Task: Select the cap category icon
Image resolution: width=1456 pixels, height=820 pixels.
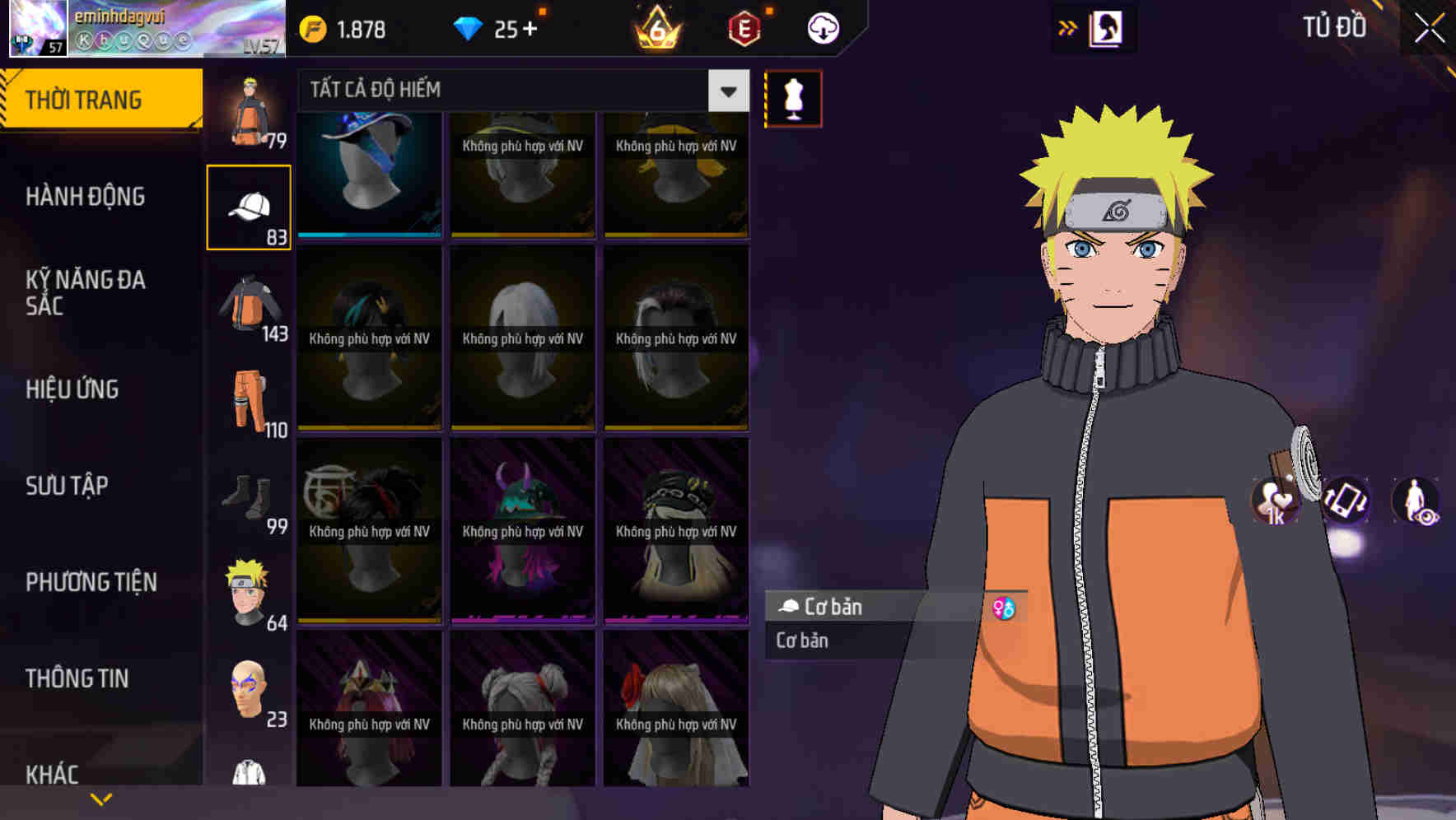Action: coord(249,206)
